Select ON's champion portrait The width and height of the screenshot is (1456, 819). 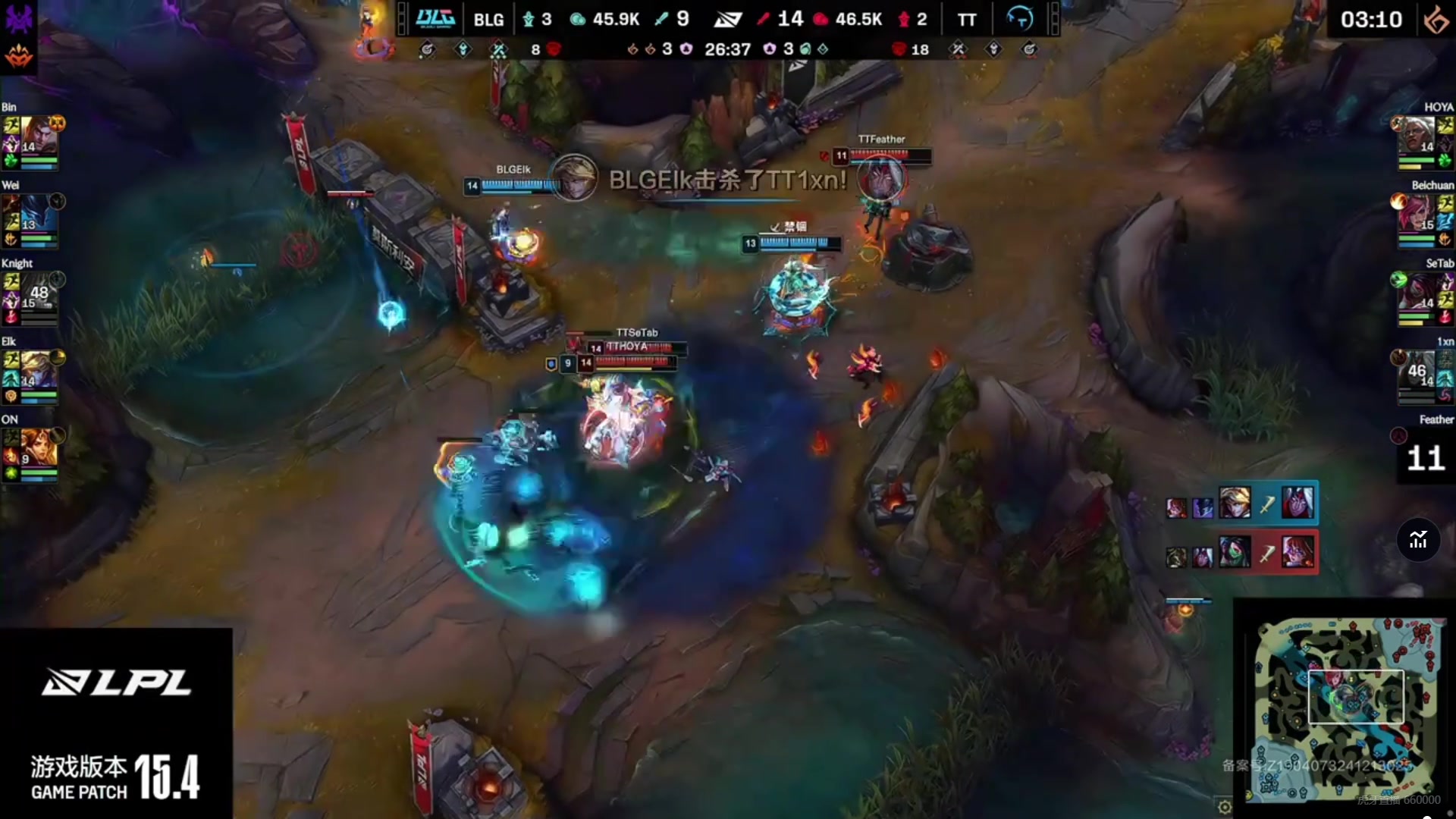[x=36, y=447]
